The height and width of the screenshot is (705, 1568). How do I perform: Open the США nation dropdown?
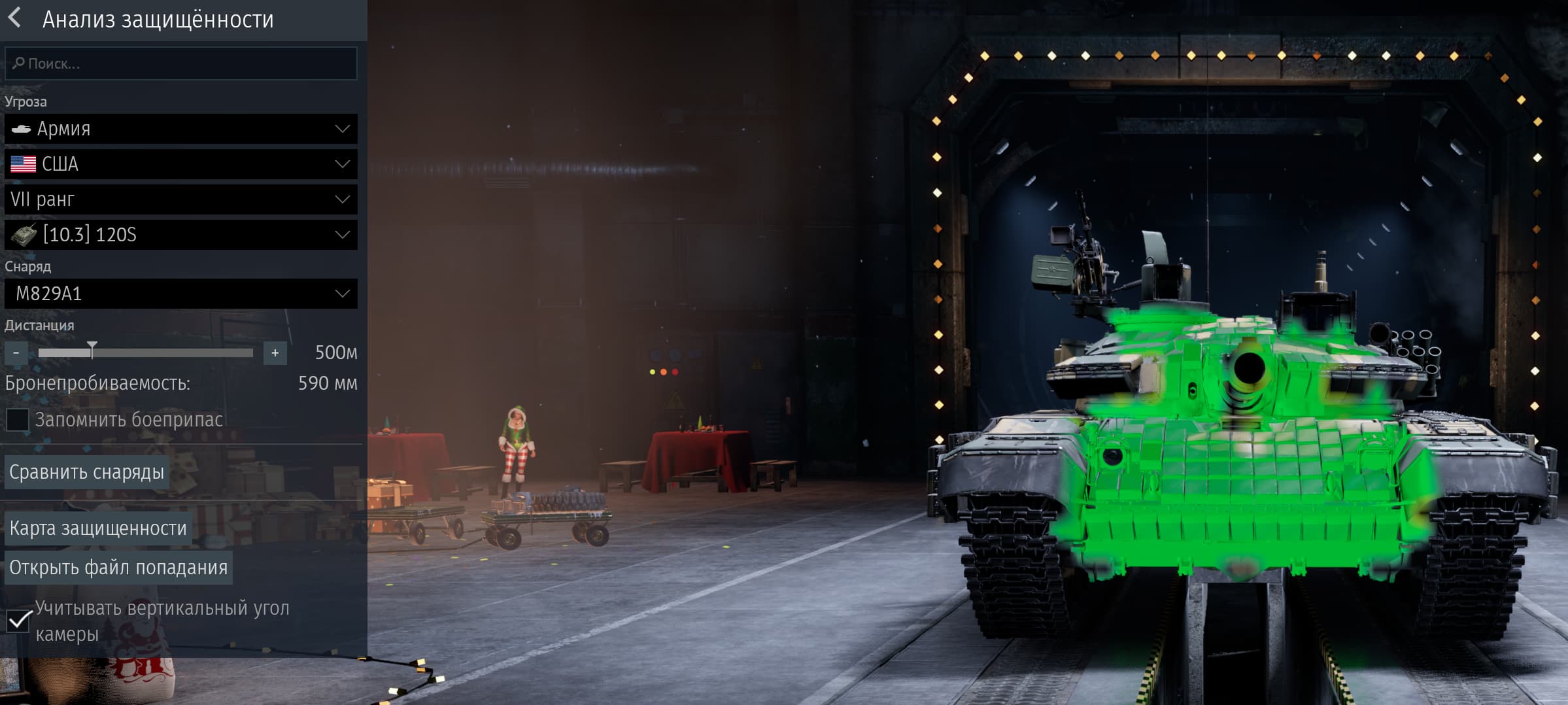181,164
